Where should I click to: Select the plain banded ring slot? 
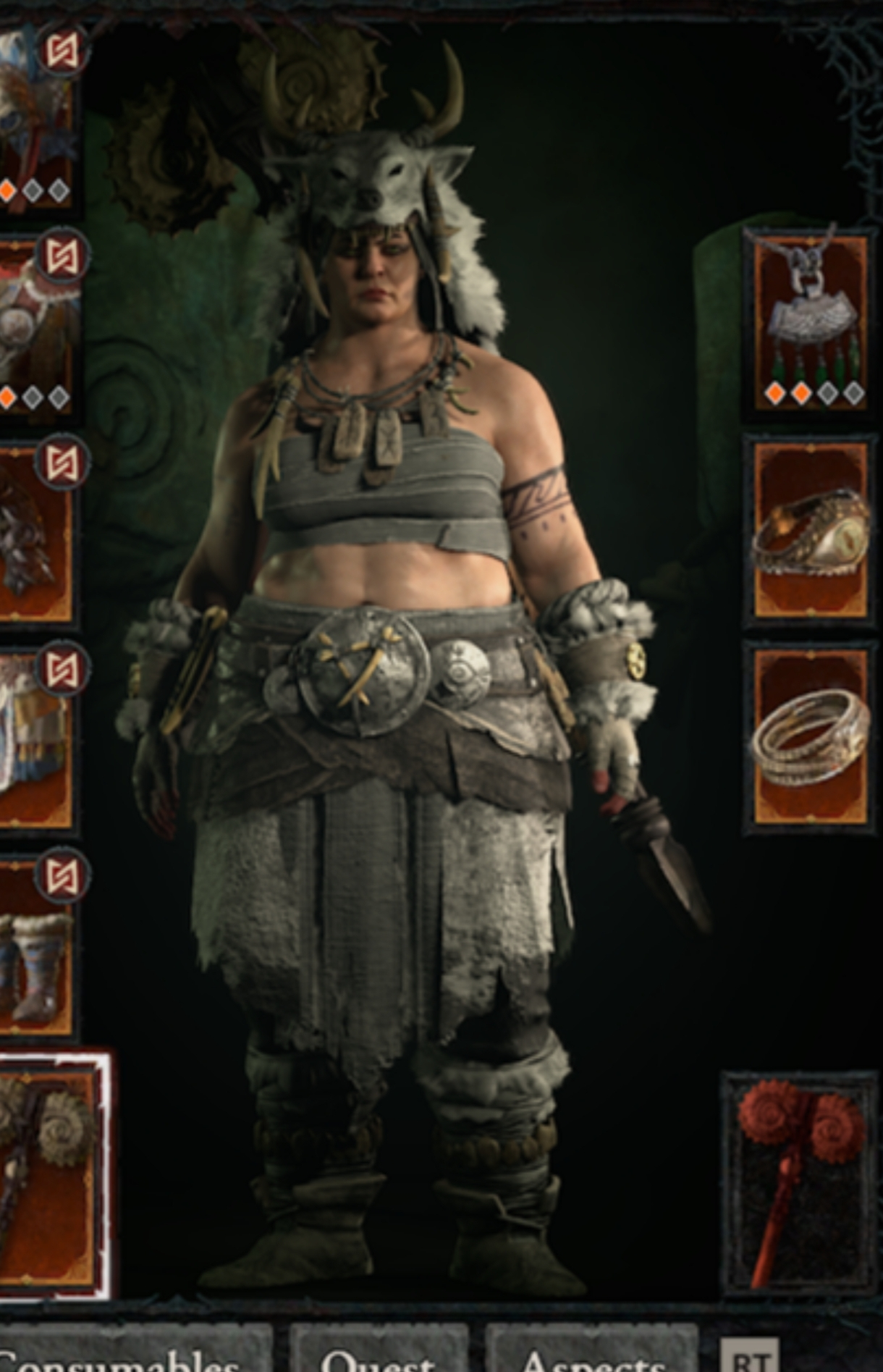809,738
